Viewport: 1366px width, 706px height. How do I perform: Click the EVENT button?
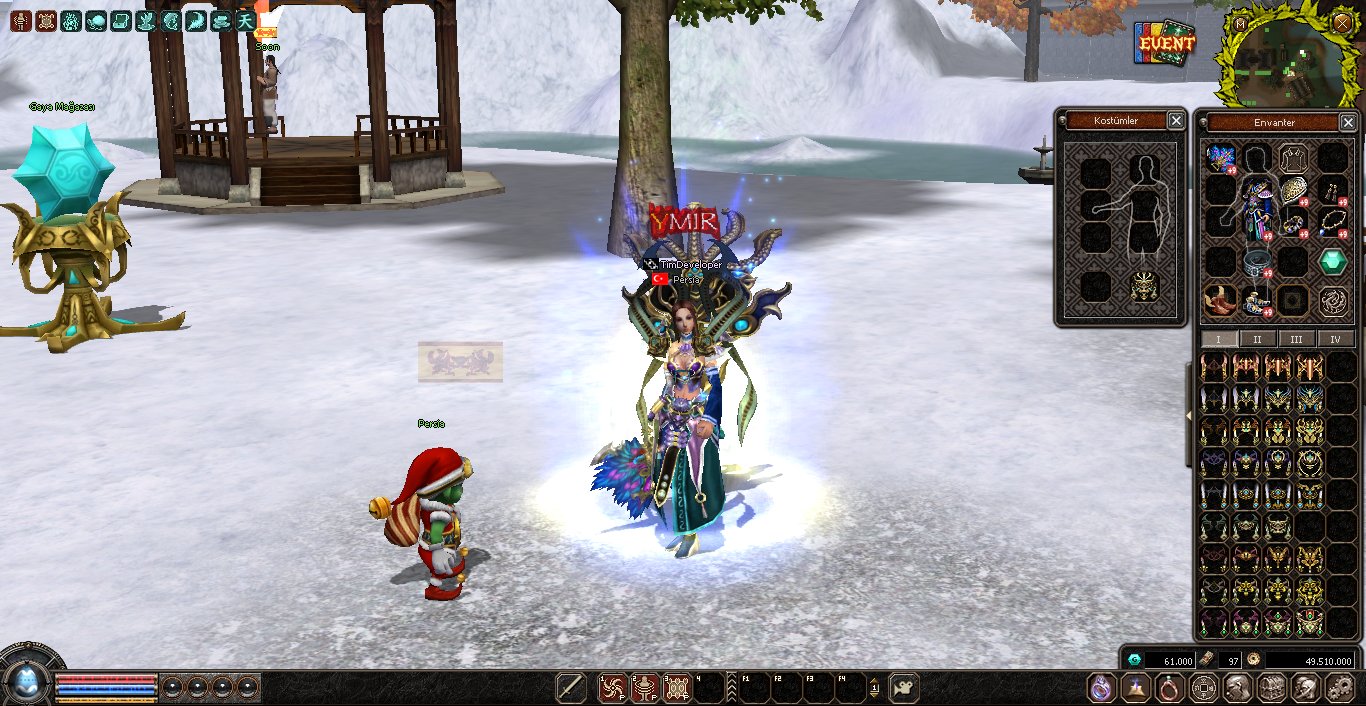tap(1164, 43)
